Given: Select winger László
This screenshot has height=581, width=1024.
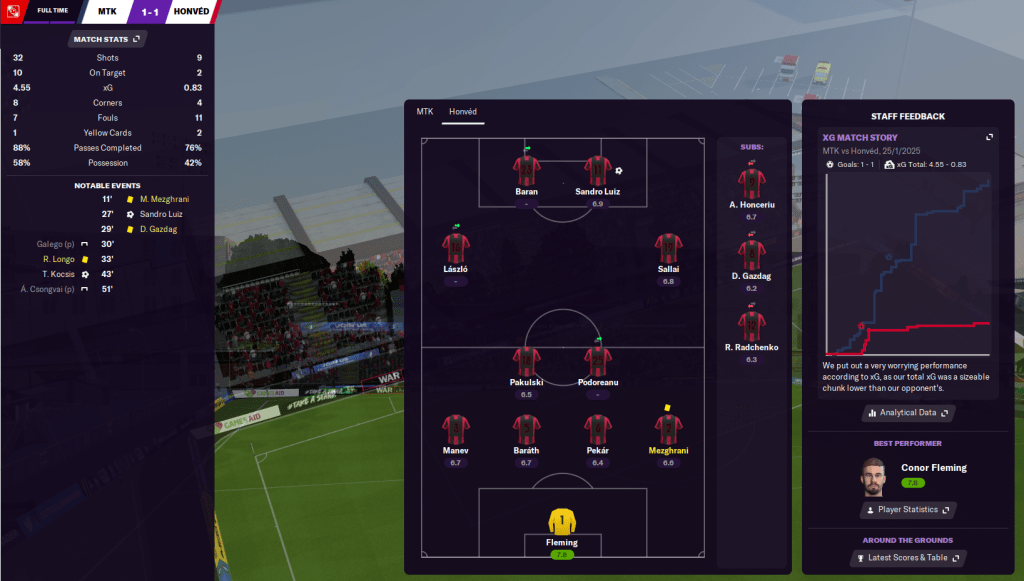Looking at the screenshot, I should pos(455,250).
